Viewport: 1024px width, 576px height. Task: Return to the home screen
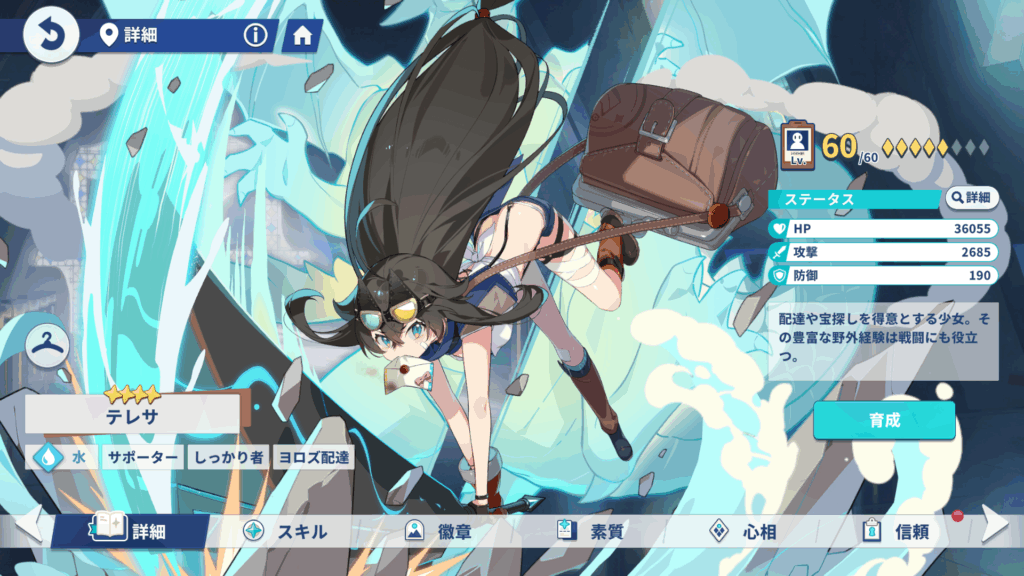click(301, 37)
